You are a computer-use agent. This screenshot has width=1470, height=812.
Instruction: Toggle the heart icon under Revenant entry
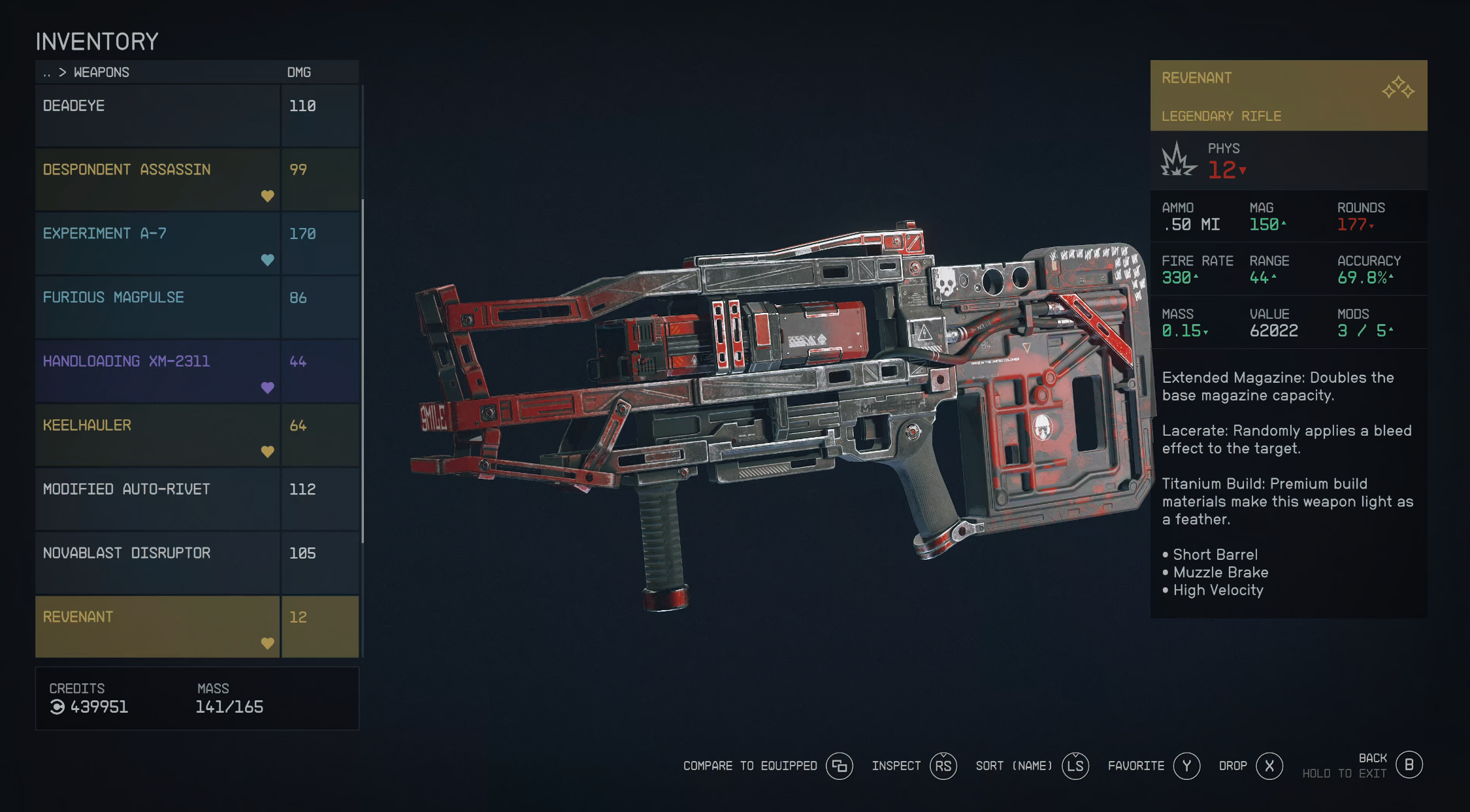268,642
